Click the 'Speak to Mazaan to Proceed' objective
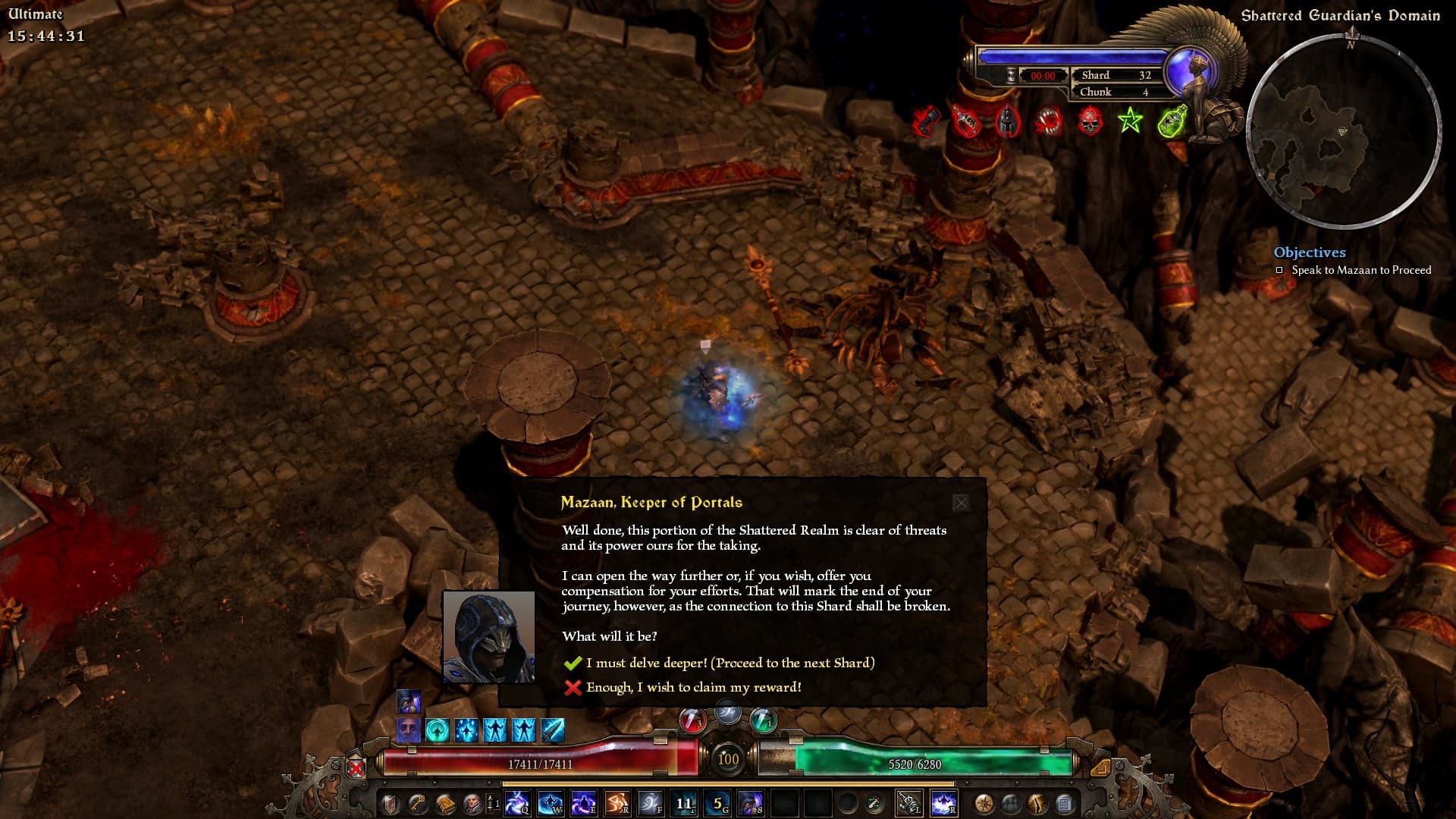Viewport: 1456px width, 819px height. pyautogui.click(x=1360, y=270)
